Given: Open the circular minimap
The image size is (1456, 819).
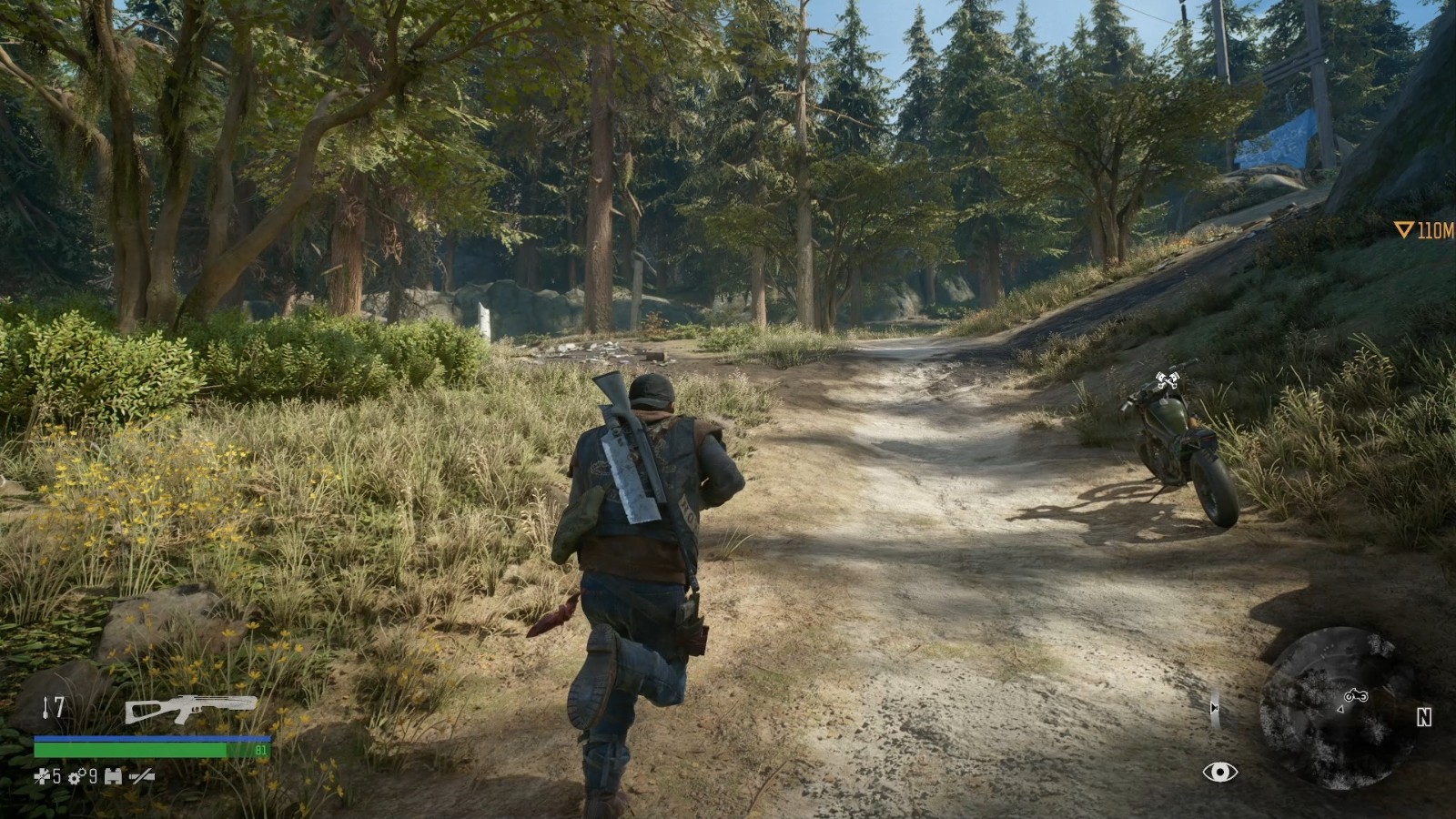Looking at the screenshot, I should [x=1337, y=706].
